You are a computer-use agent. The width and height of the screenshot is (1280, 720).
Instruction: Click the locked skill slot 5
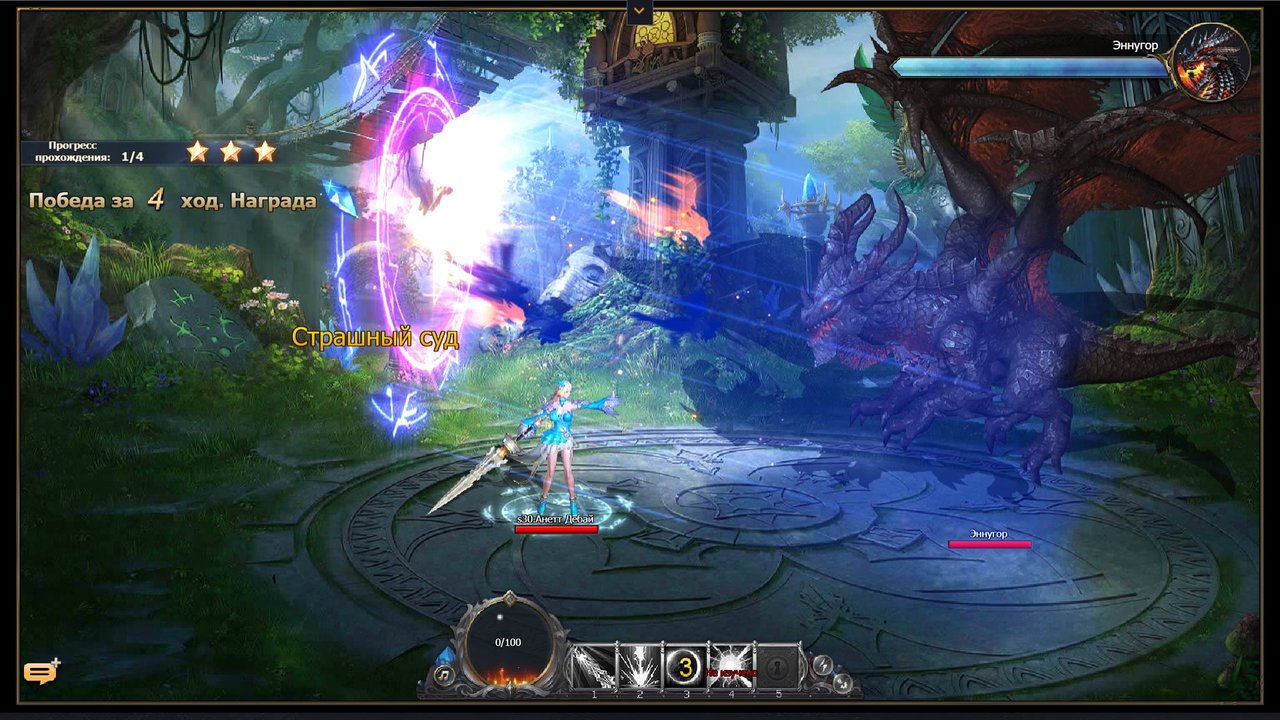coord(778,665)
